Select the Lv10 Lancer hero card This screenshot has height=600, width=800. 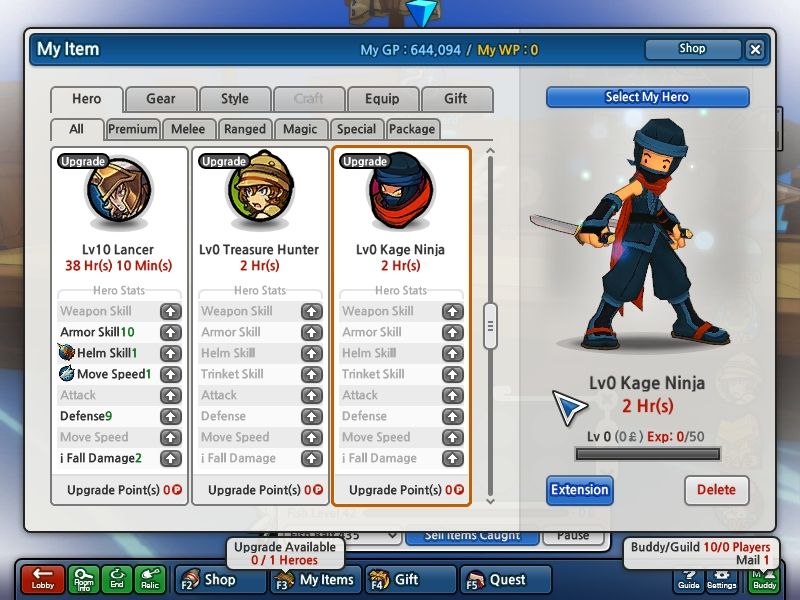119,215
